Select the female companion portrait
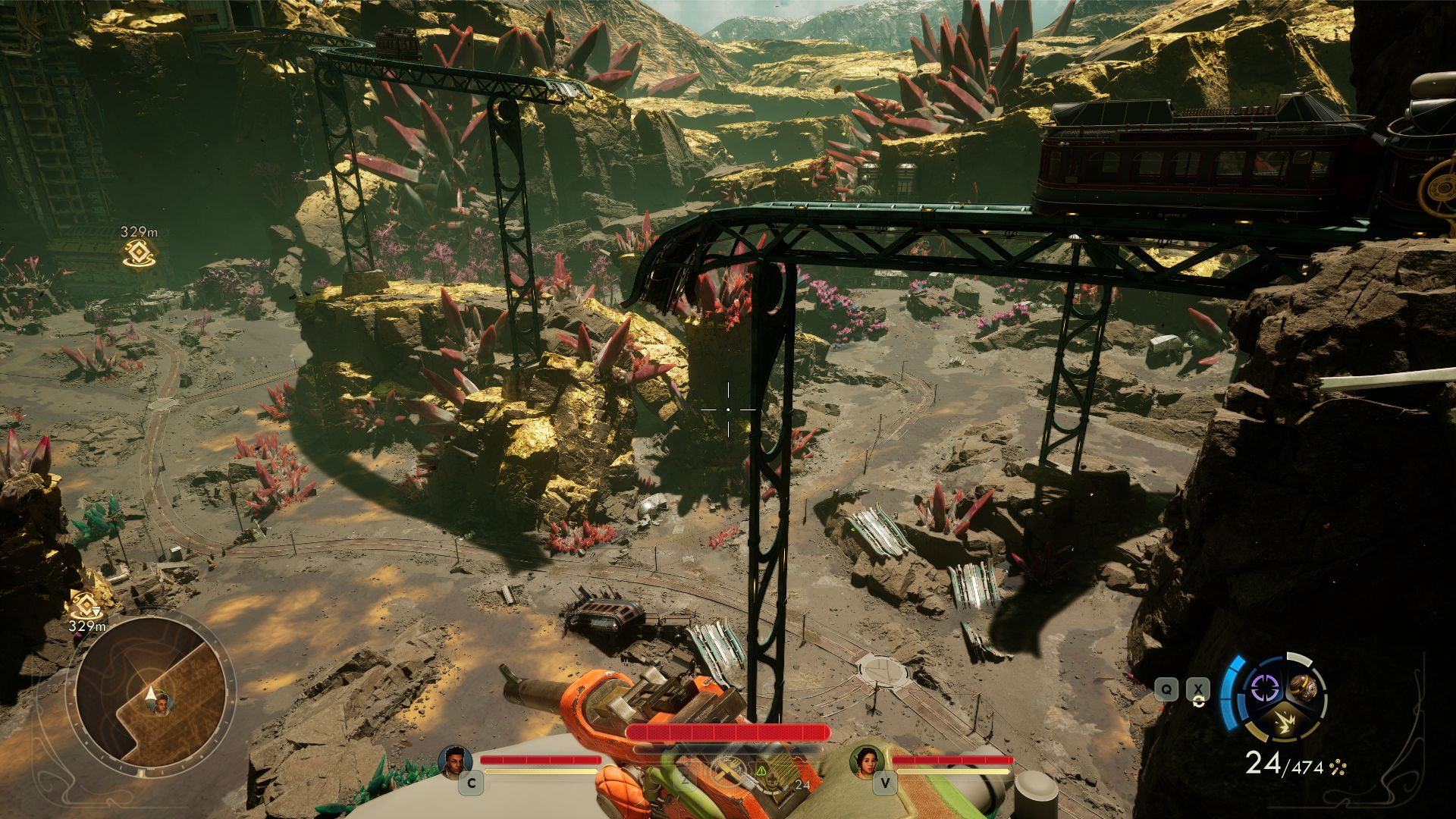The image size is (1456, 819). [866, 761]
